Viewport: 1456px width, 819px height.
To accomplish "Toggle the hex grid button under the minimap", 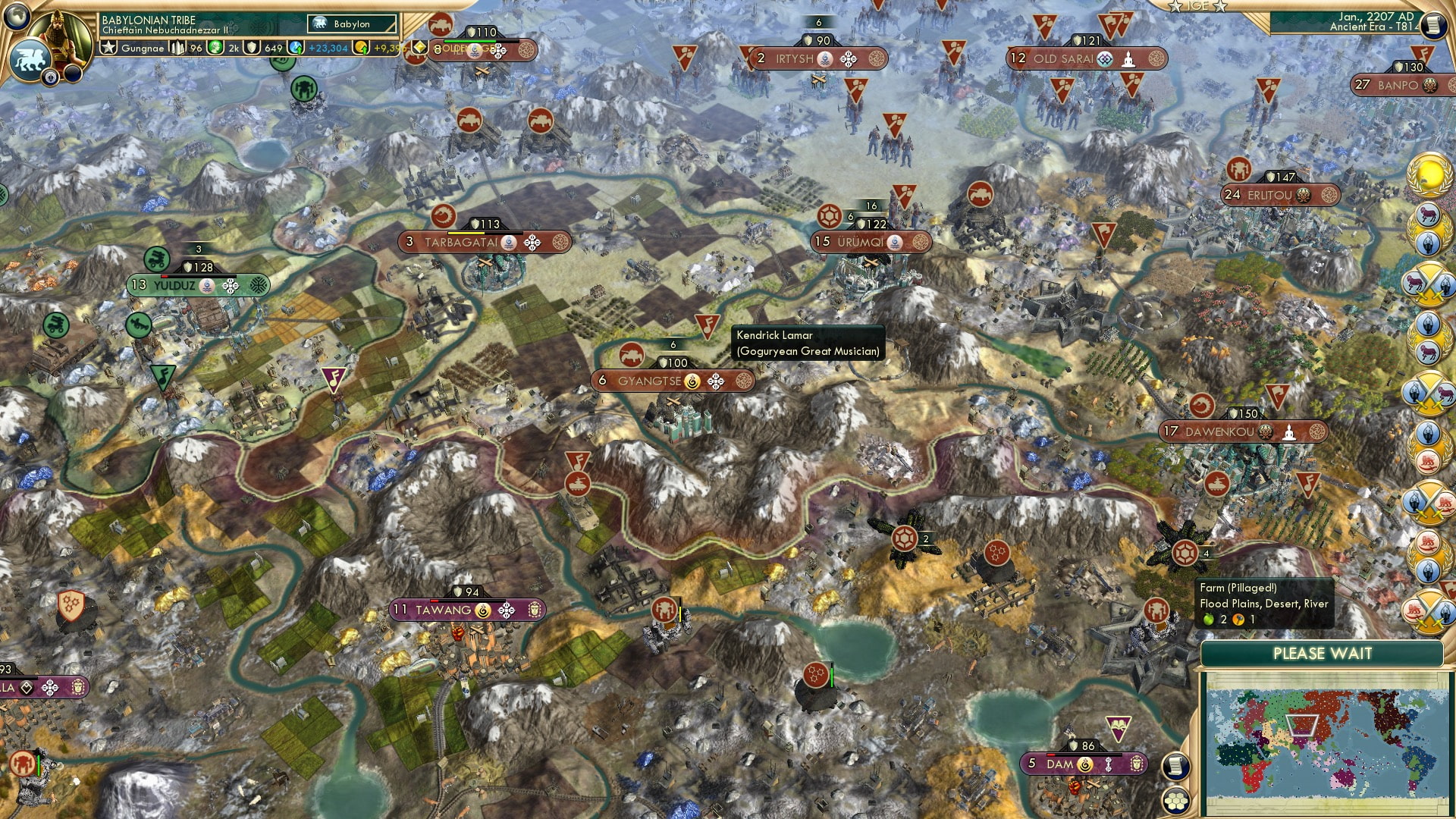I will [x=1177, y=802].
